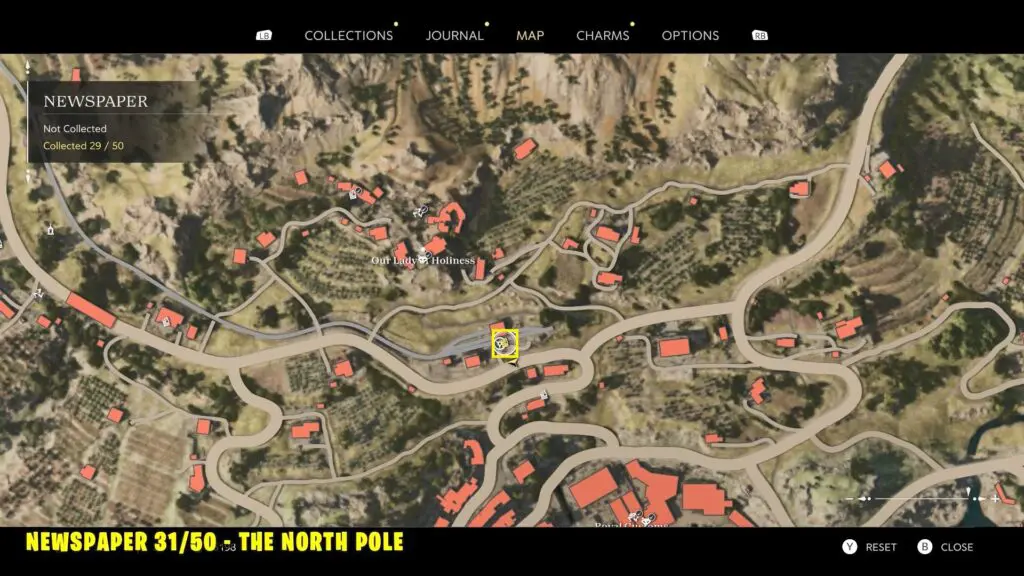Show the Charms tab
Image resolution: width=1024 pixels, height=576 pixels.
pyautogui.click(x=602, y=36)
